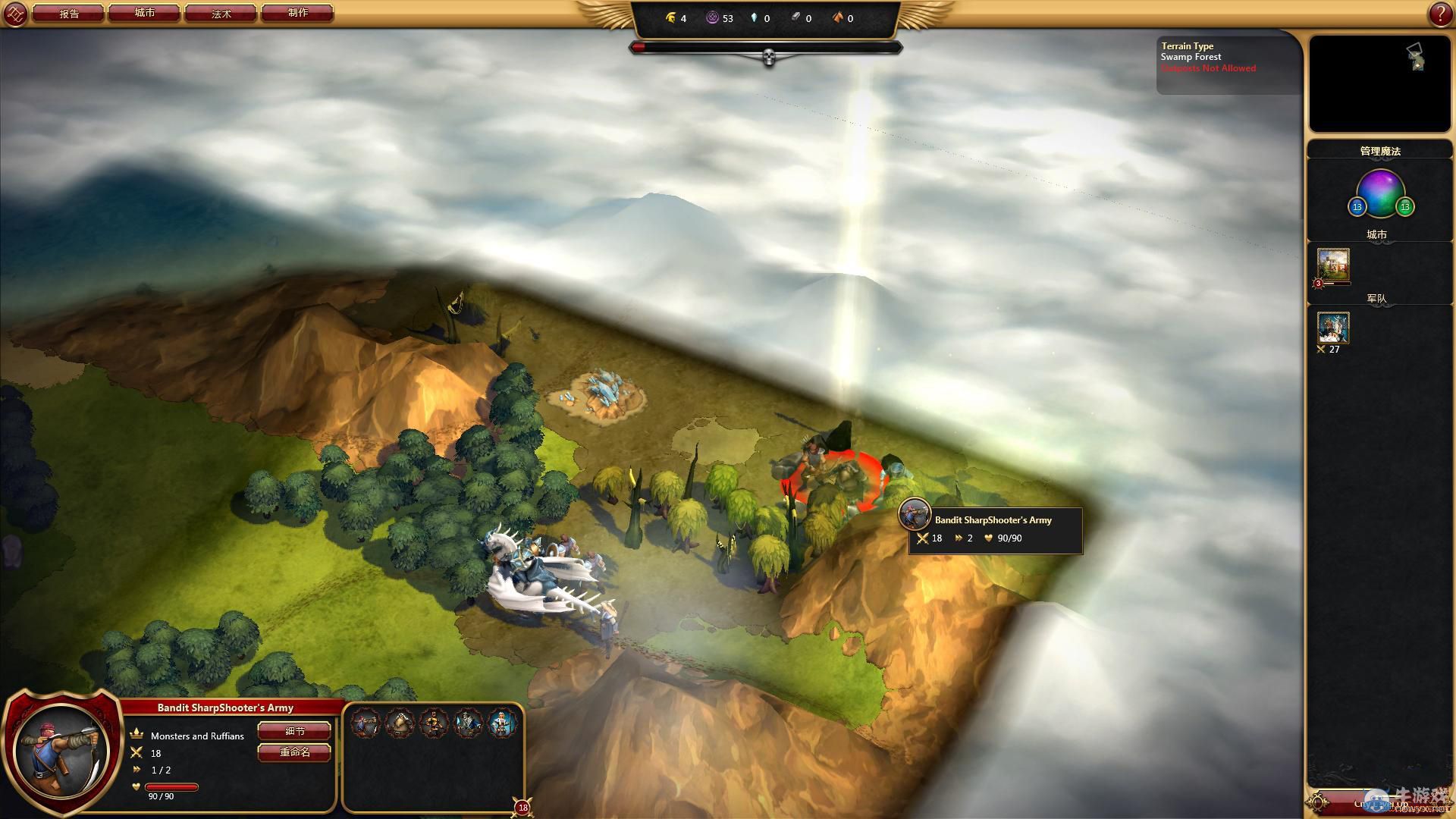Click the bandit sharpshooter shield portrait

[62, 749]
